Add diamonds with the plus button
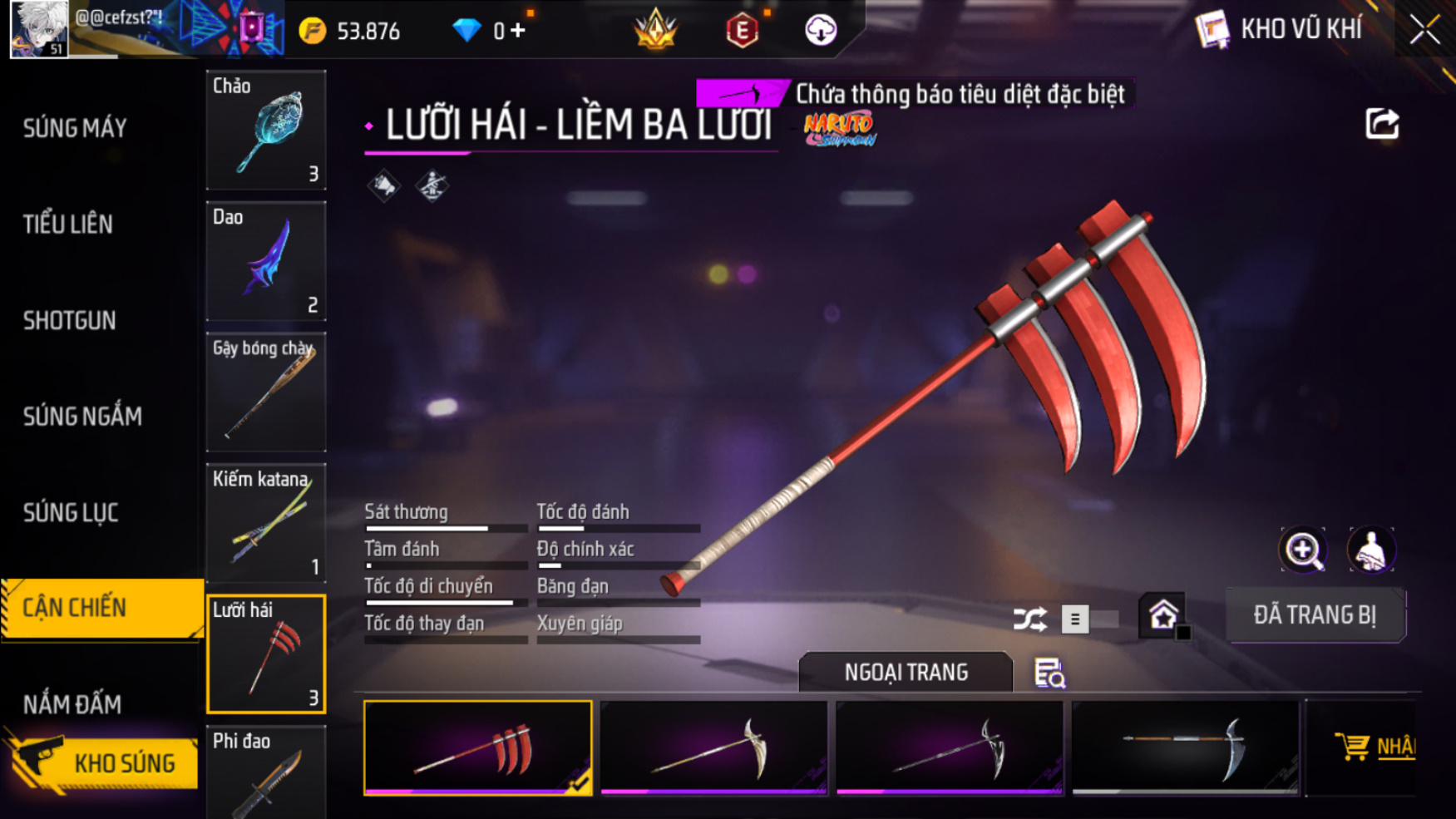This screenshot has height=819, width=1456. [x=519, y=31]
